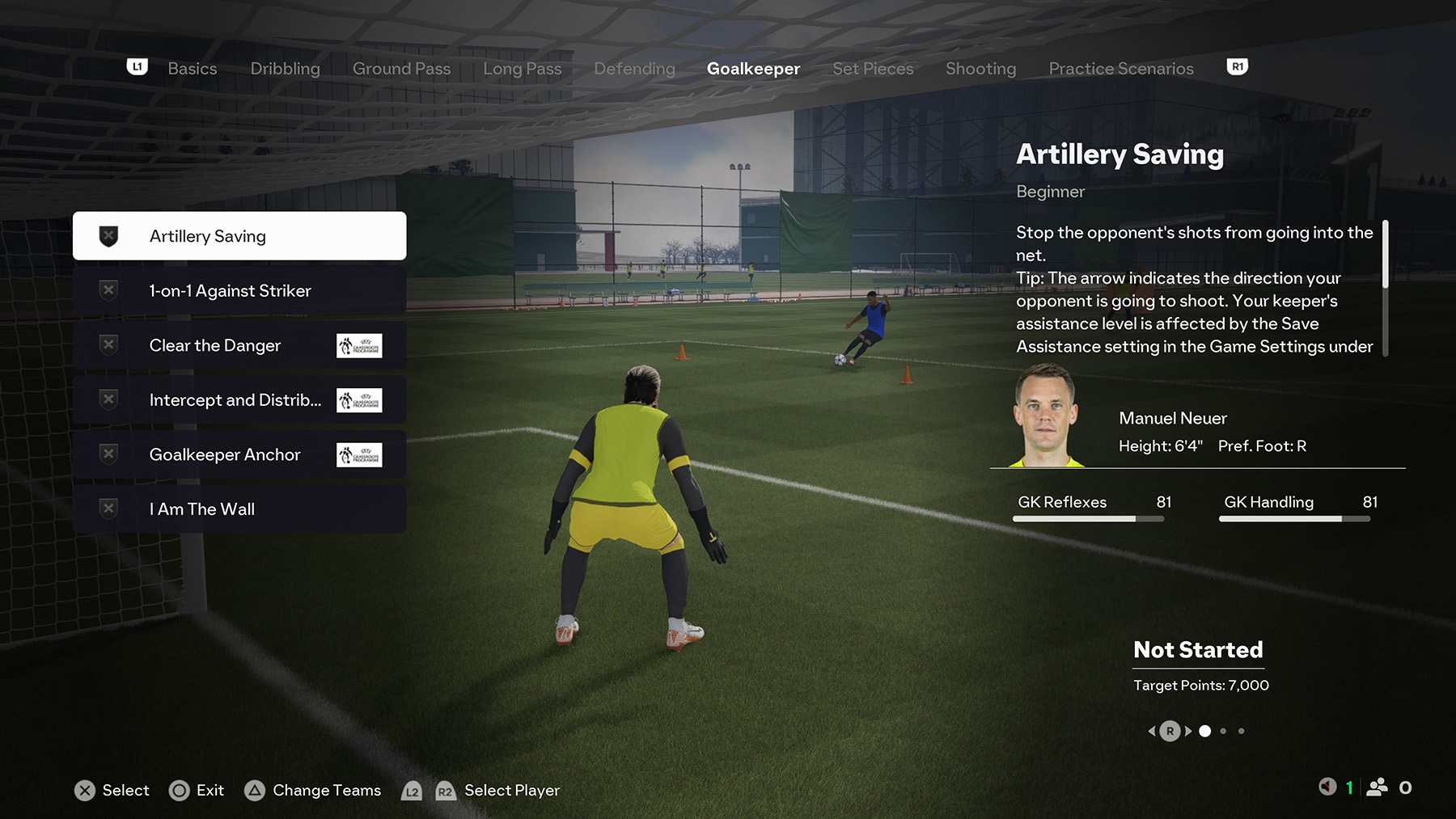Click the left arrow beside the R stick indicator
This screenshot has height=819, width=1456.
[x=1153, y=730]
